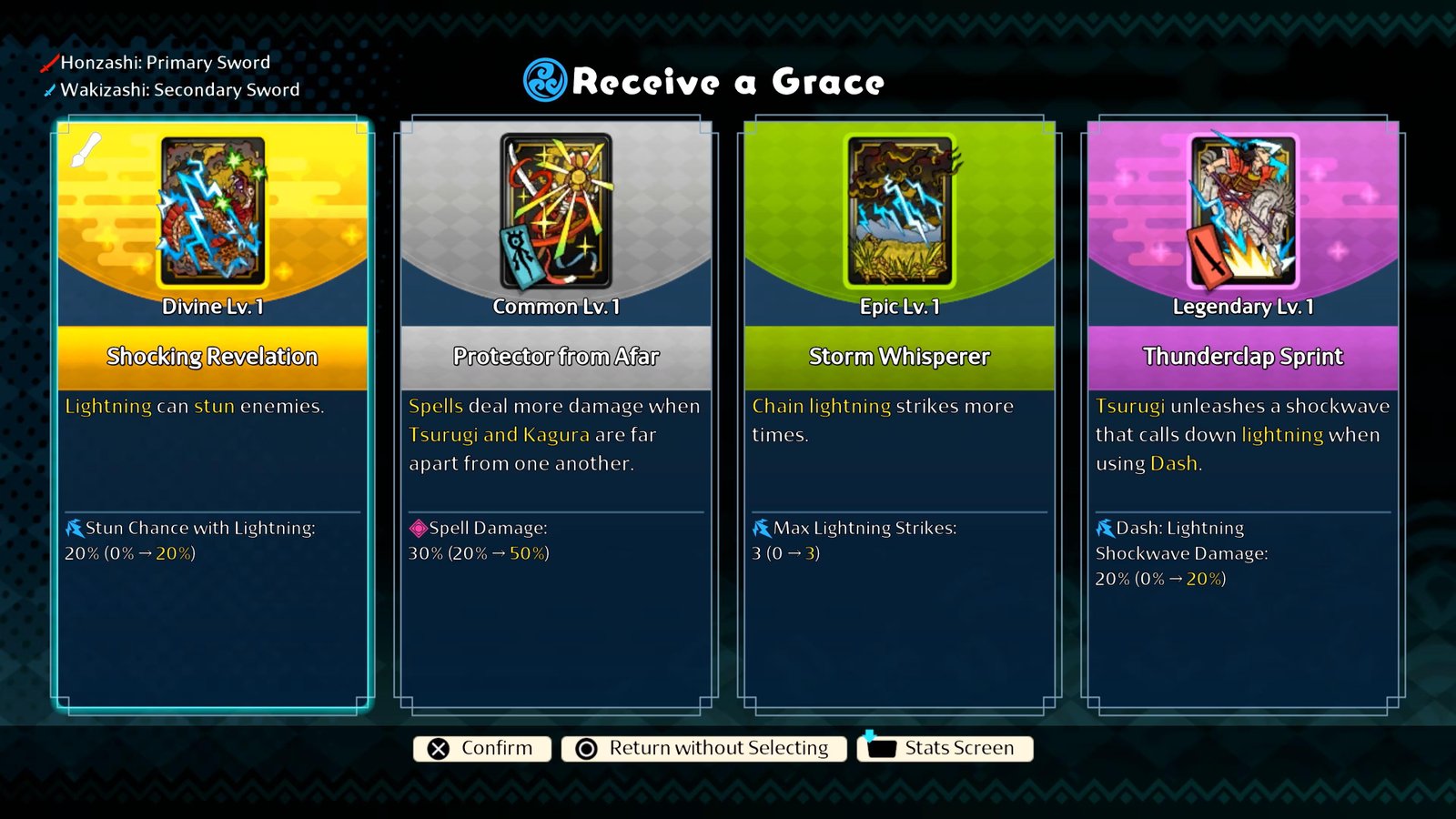Confirm the selected grace
This screenshot has width=1456, height=819.
(482, 748)
